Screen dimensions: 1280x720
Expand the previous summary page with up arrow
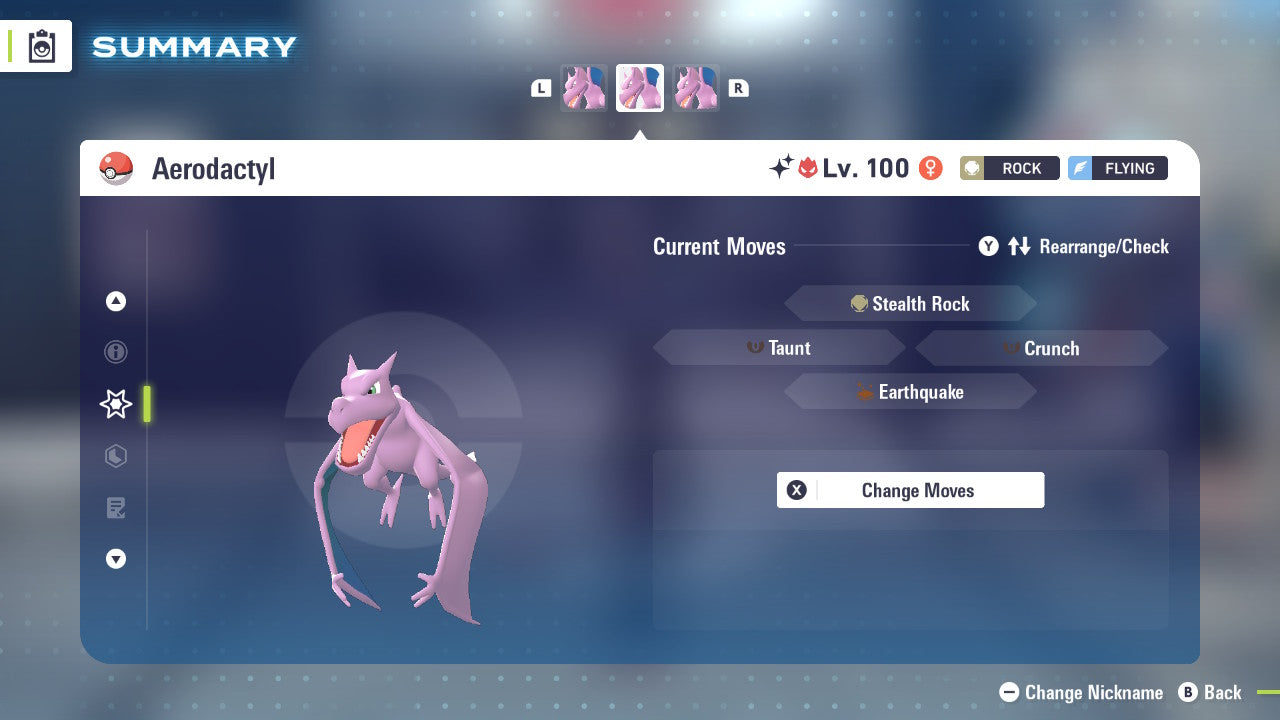pyautogui.click(x=116, y=301)
